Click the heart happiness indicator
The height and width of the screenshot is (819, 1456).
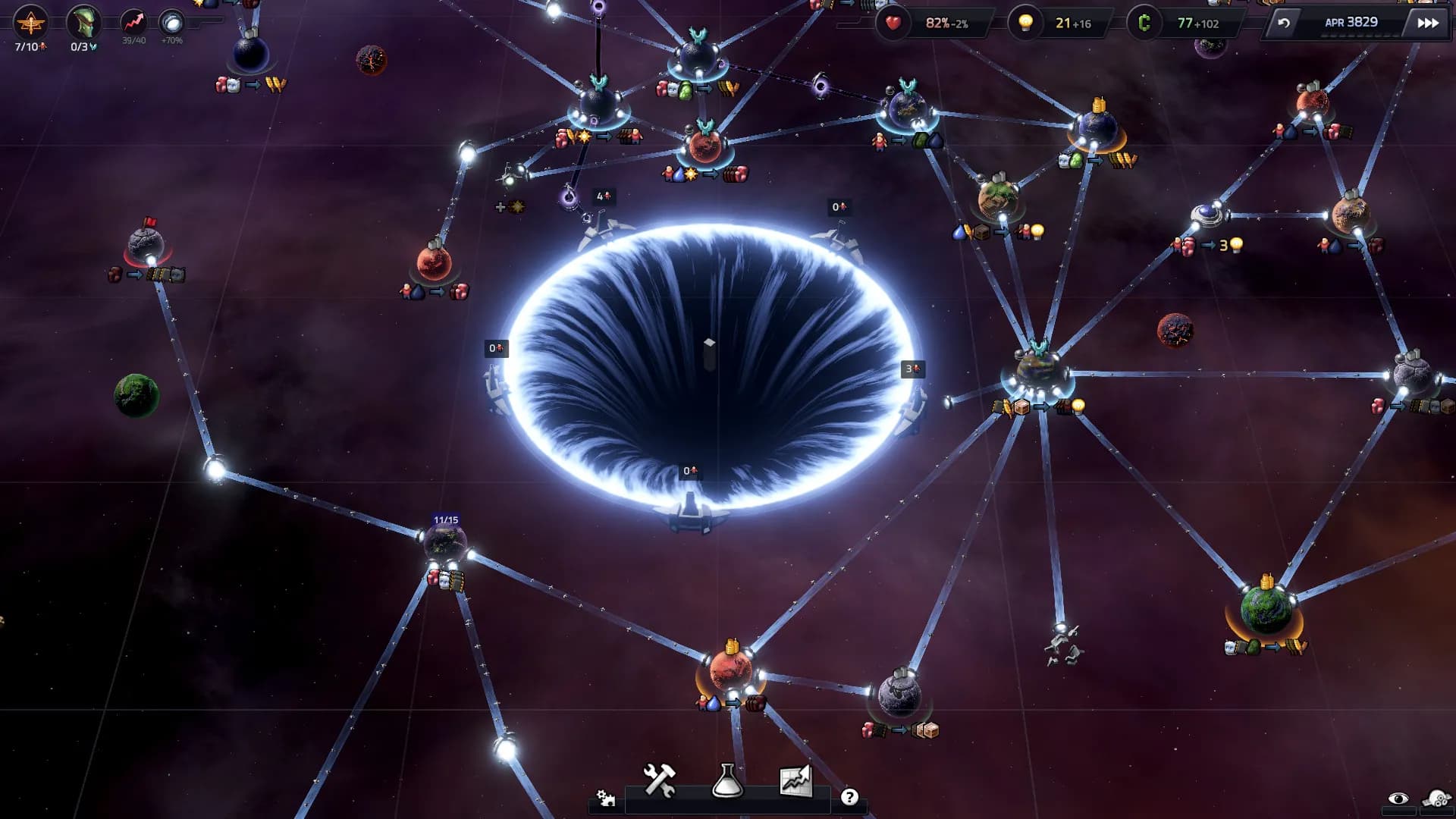pos(893,23)
